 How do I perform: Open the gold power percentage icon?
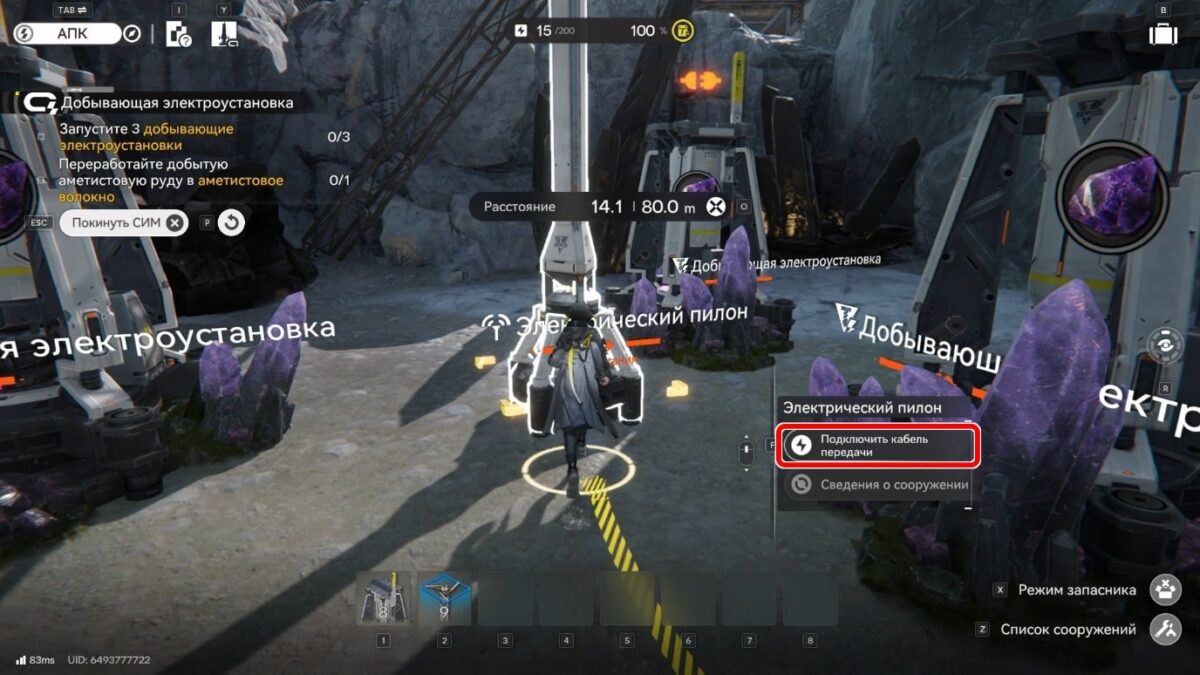pyautogui.click(x=684, y=30)
